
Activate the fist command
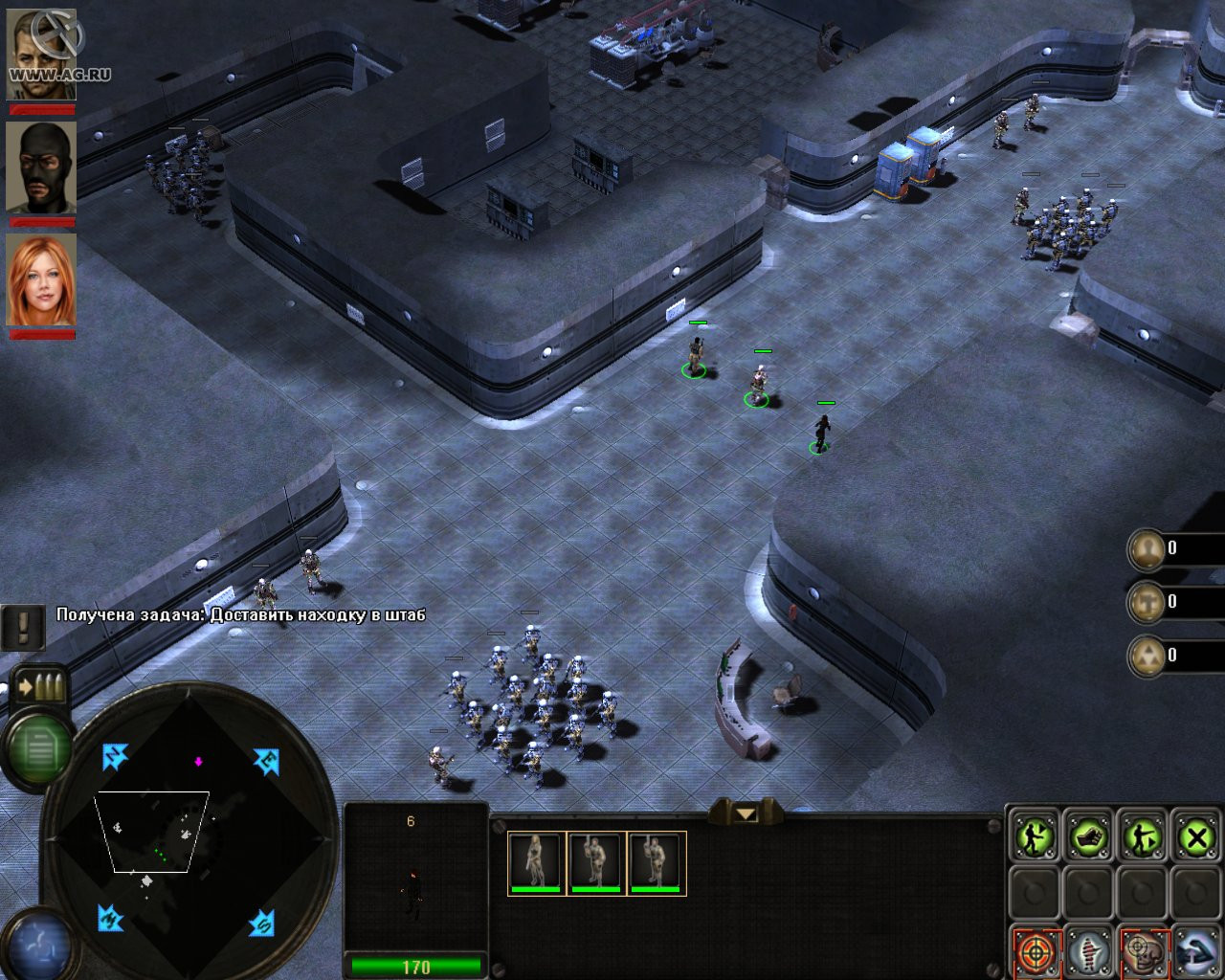[x=1088, y=838]
